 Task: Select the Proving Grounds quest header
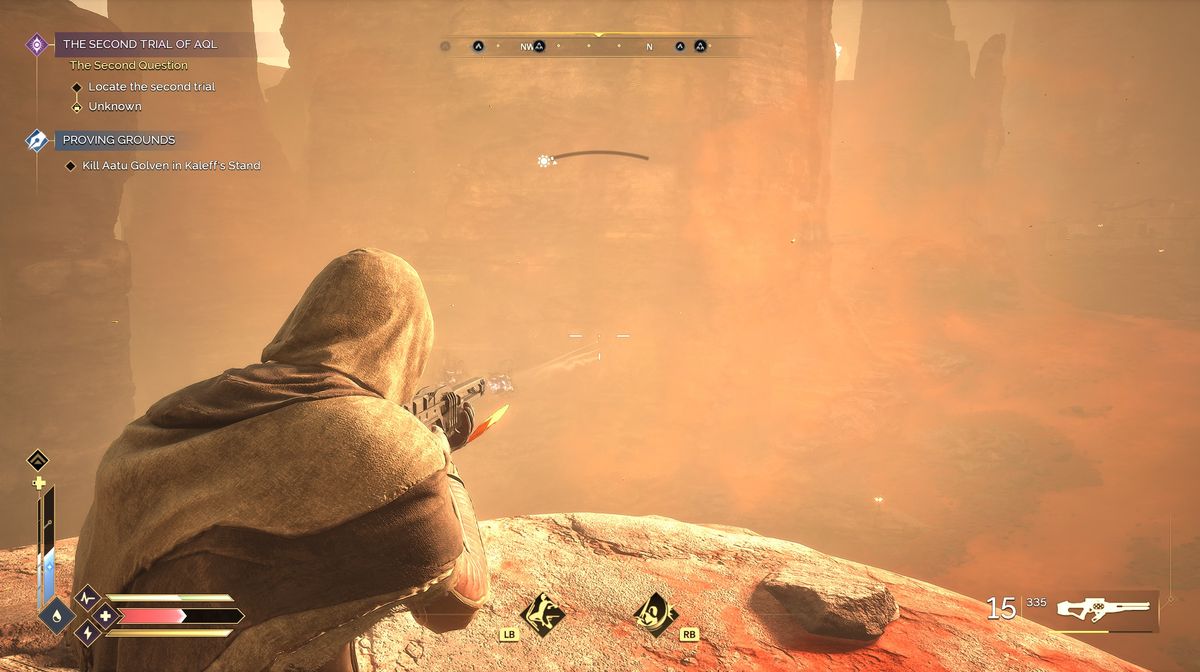(118, 140)
